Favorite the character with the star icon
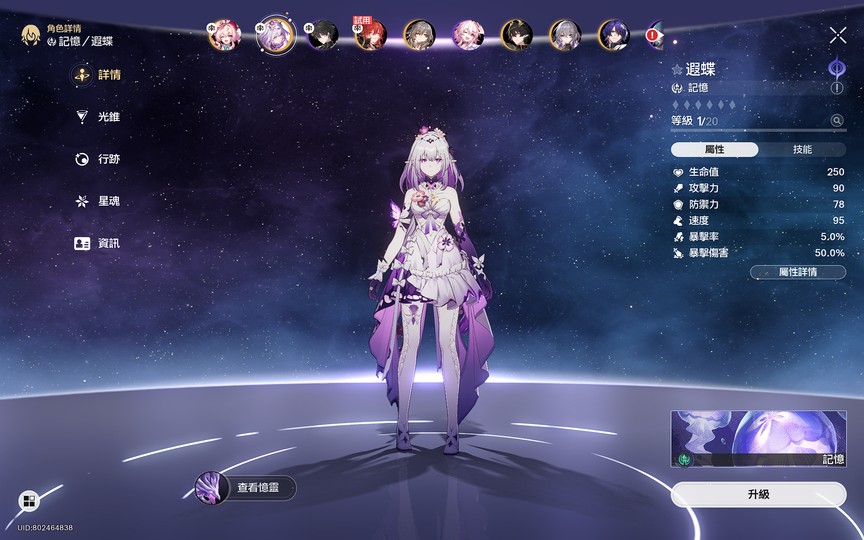864x540 pixels. 677,70
